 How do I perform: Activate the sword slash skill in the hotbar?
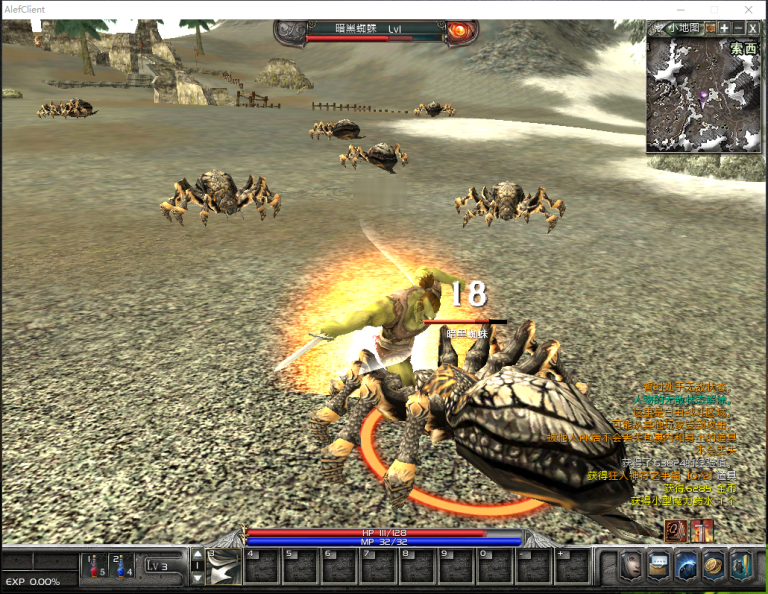225,567
